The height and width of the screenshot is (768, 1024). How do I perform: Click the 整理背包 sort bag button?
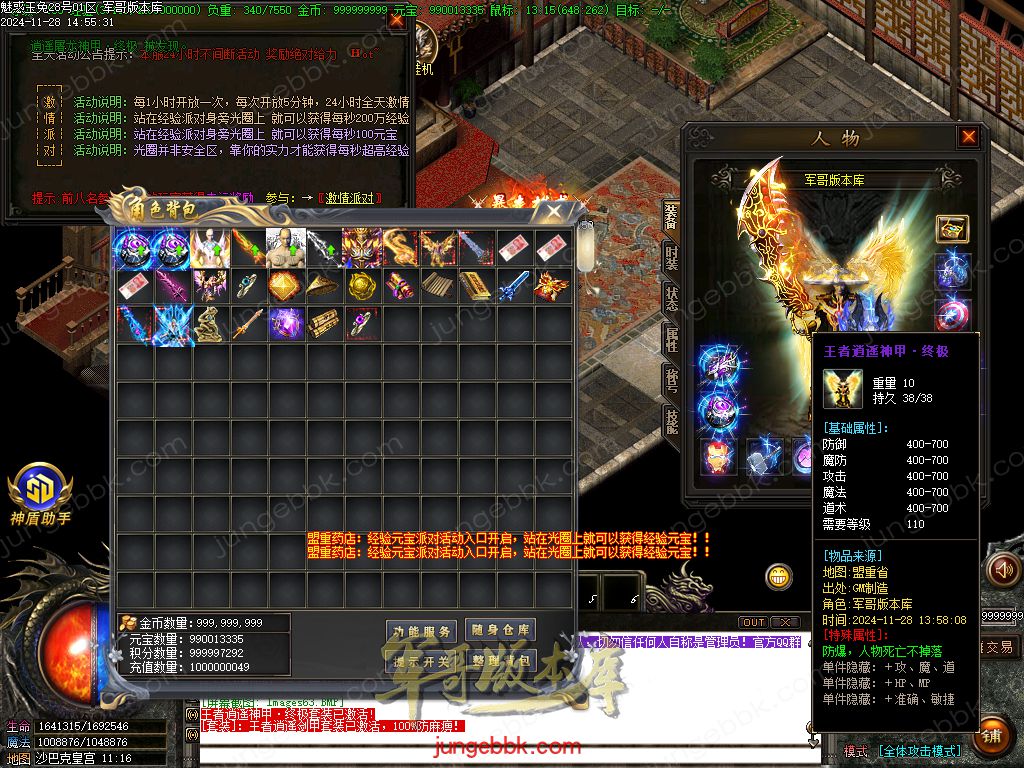coord(501,661)
